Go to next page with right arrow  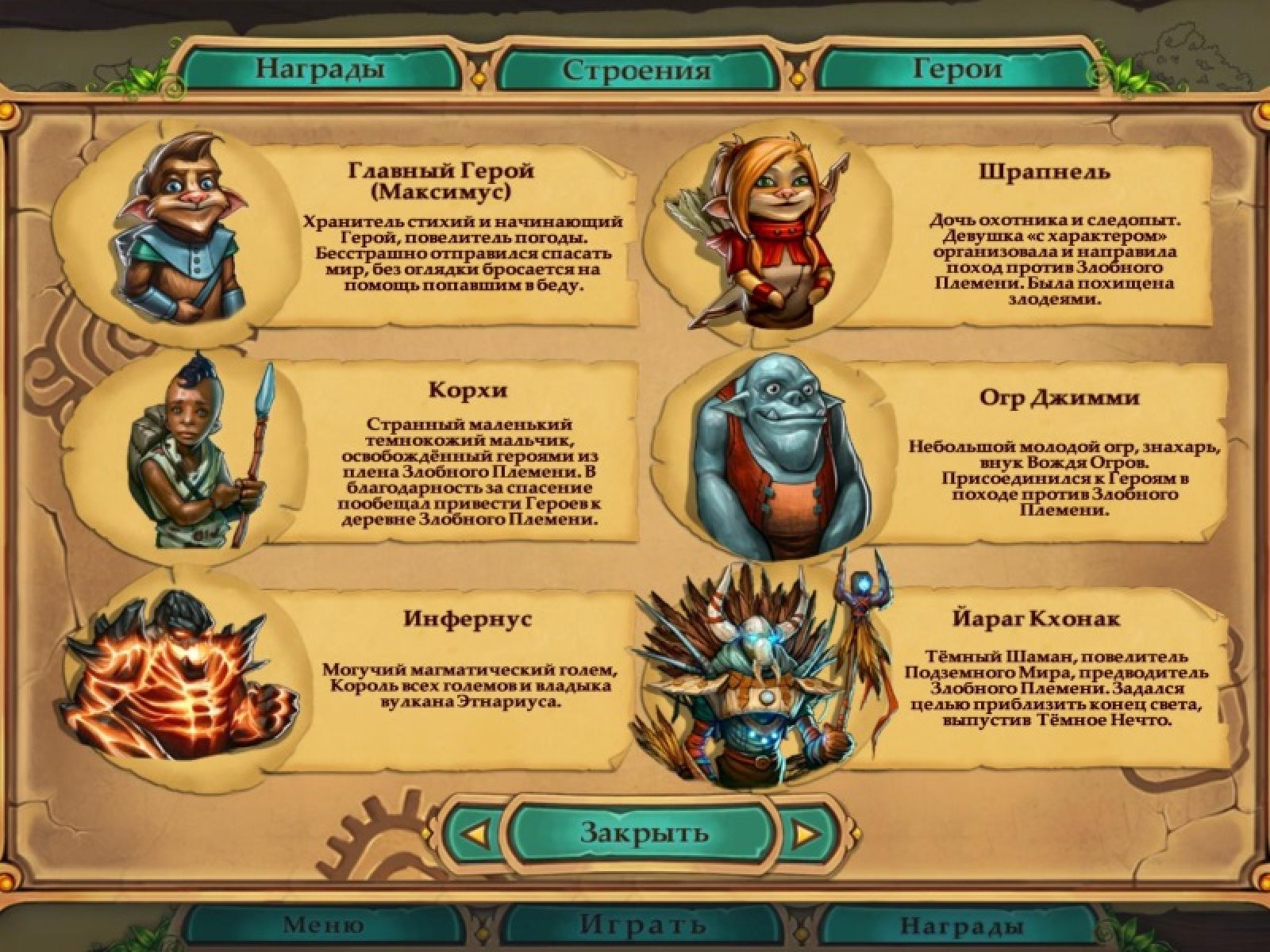click(x=806, y=834)
